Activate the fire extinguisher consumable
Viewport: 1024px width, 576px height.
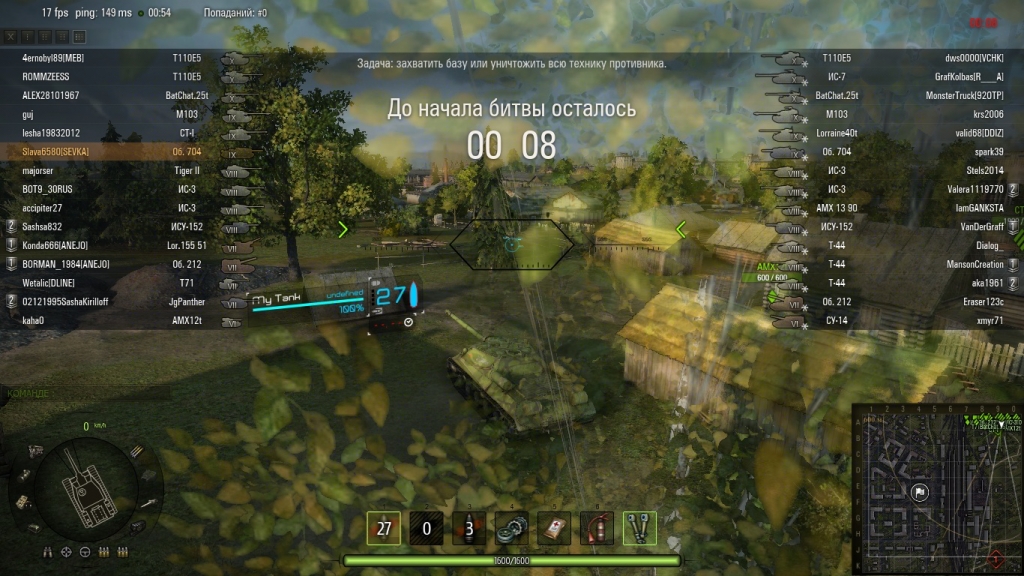[597, 527]
